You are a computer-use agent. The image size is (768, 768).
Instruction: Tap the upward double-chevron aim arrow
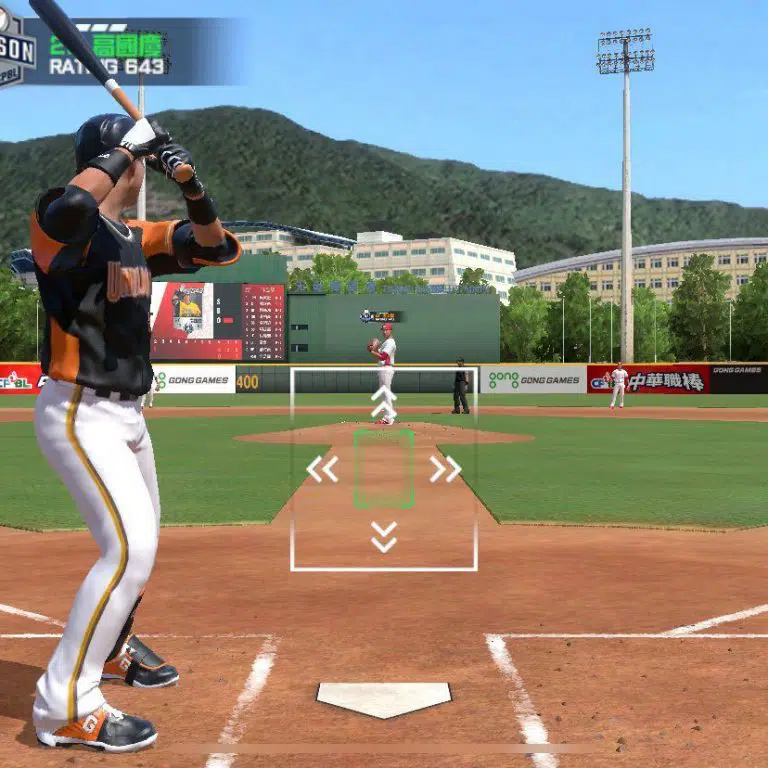pos(384,402)
